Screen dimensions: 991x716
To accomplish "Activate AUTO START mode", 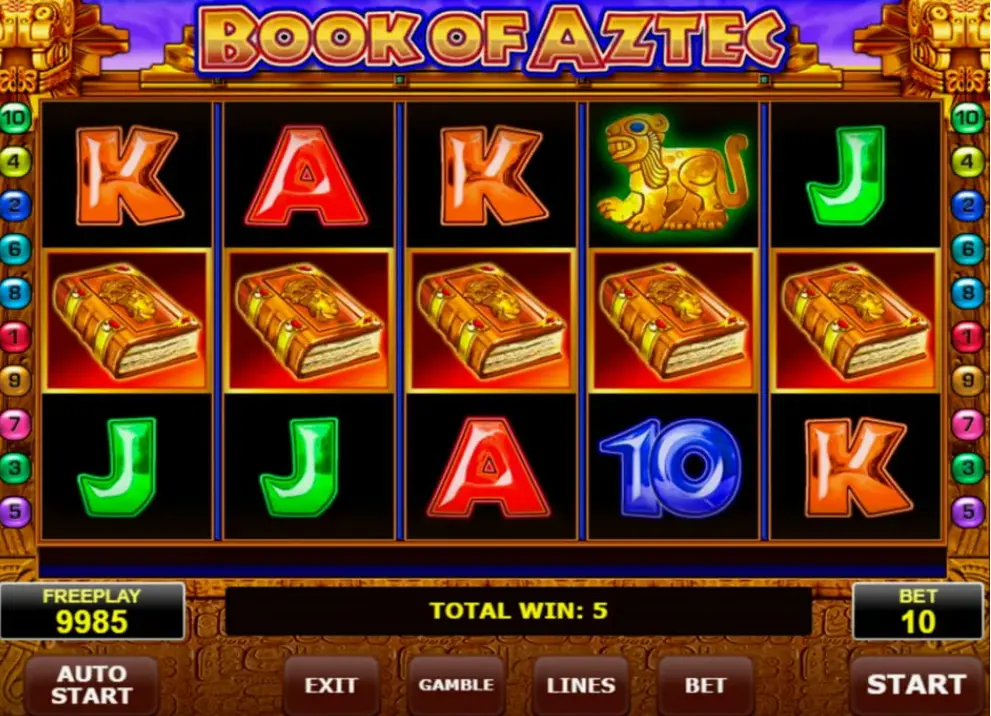I will [91, 685].
